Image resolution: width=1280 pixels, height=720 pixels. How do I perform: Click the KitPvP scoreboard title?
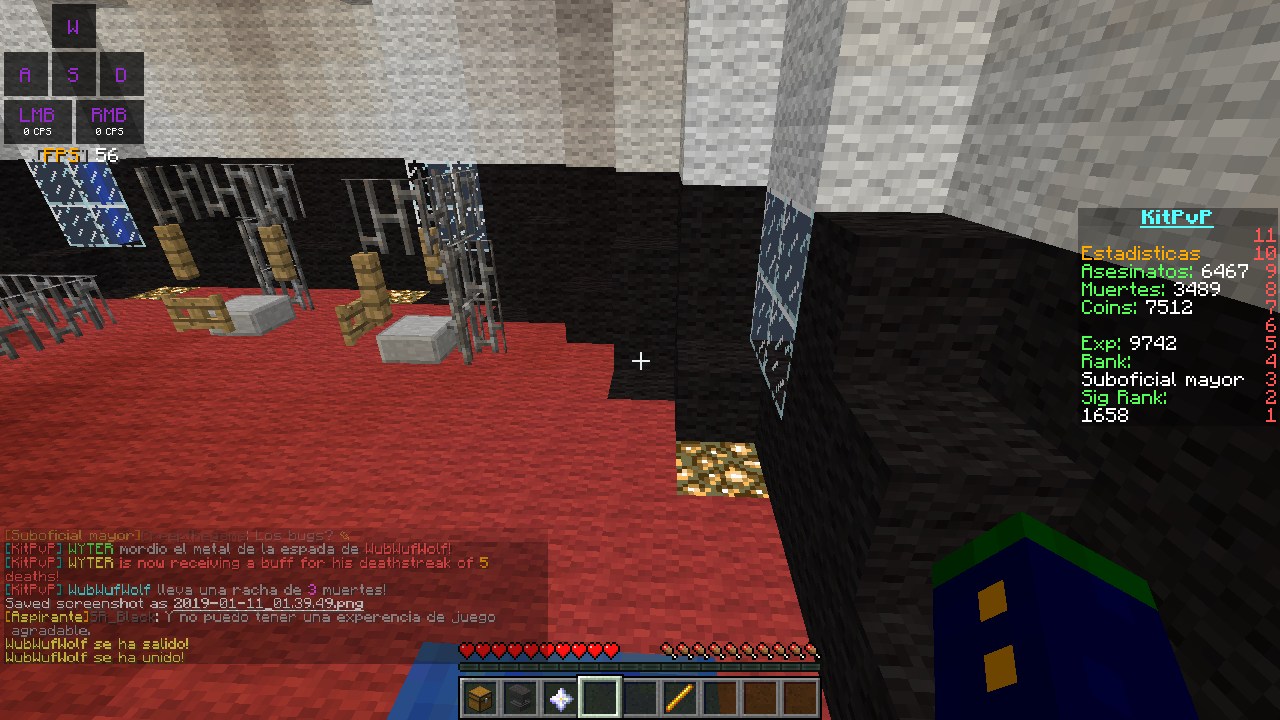[1177, 218]
